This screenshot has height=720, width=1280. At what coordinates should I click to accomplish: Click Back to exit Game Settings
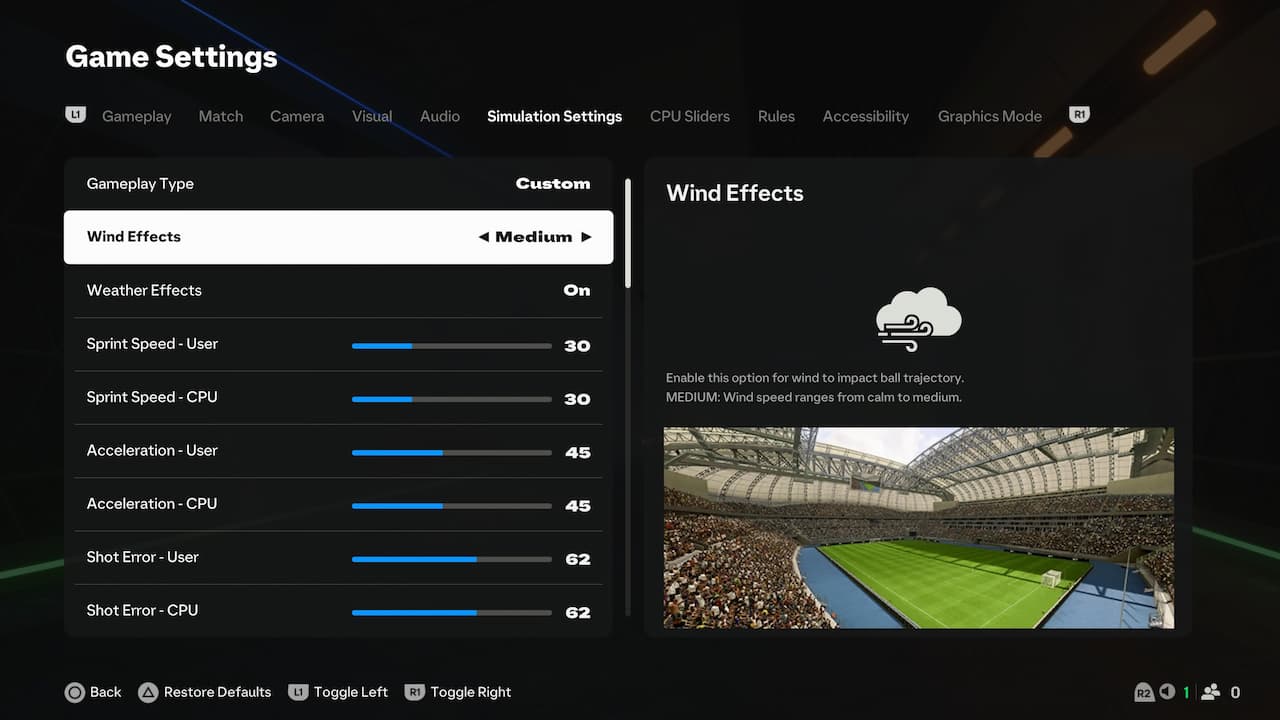coord(93,691)
